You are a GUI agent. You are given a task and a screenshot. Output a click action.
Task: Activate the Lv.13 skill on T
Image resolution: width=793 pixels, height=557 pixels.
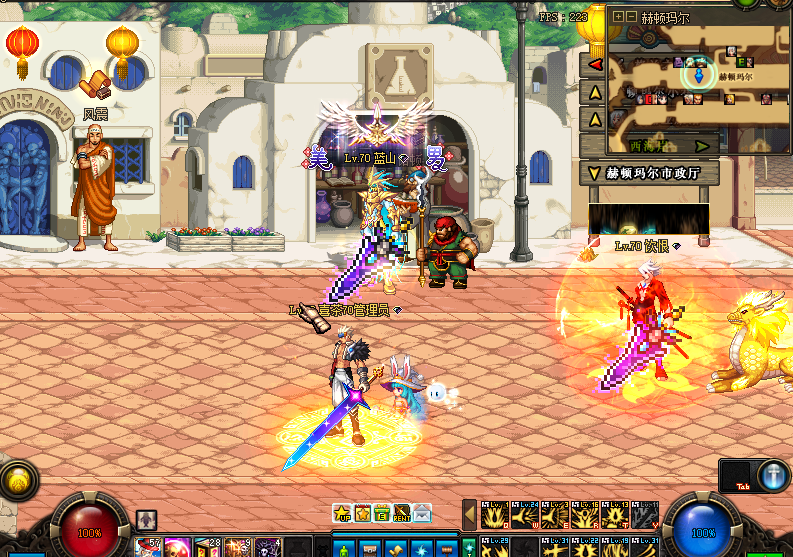616,514
